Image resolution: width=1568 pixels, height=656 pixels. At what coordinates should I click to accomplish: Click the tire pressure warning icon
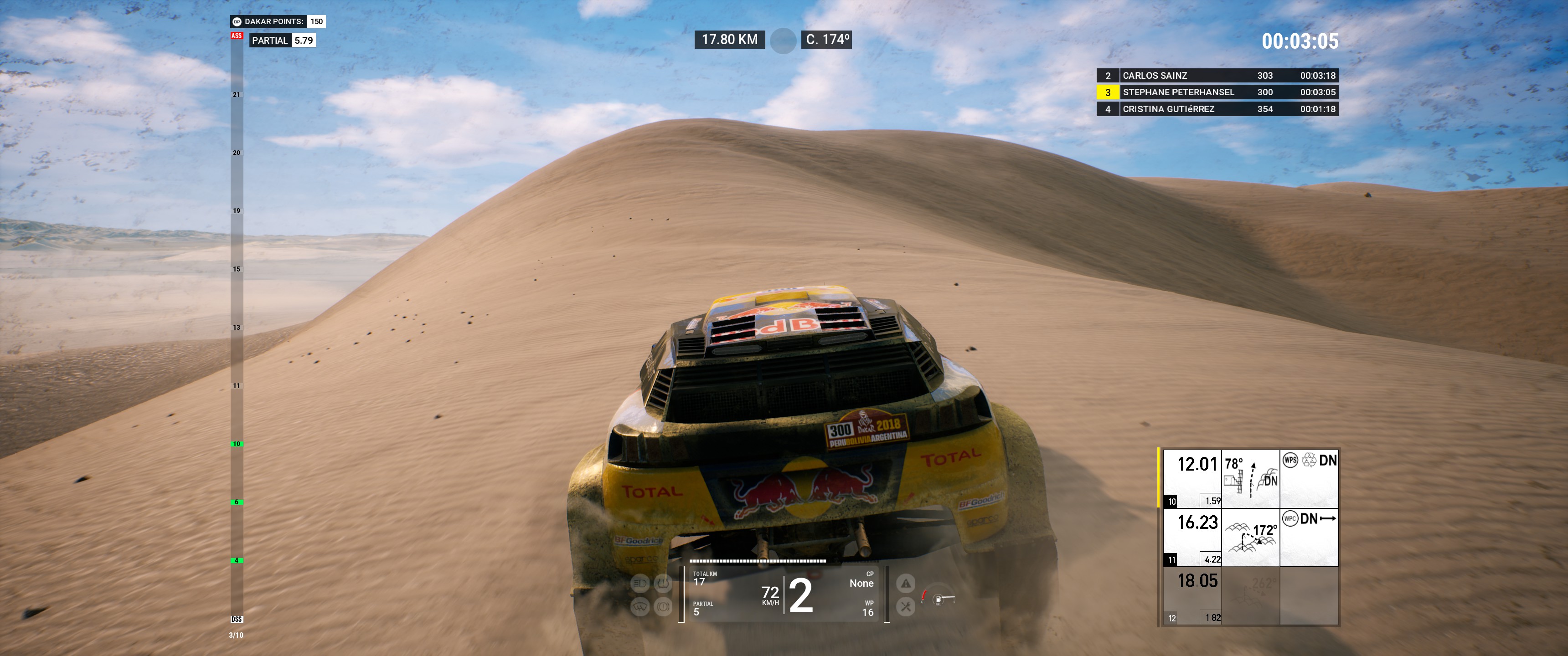coord(663,584)
